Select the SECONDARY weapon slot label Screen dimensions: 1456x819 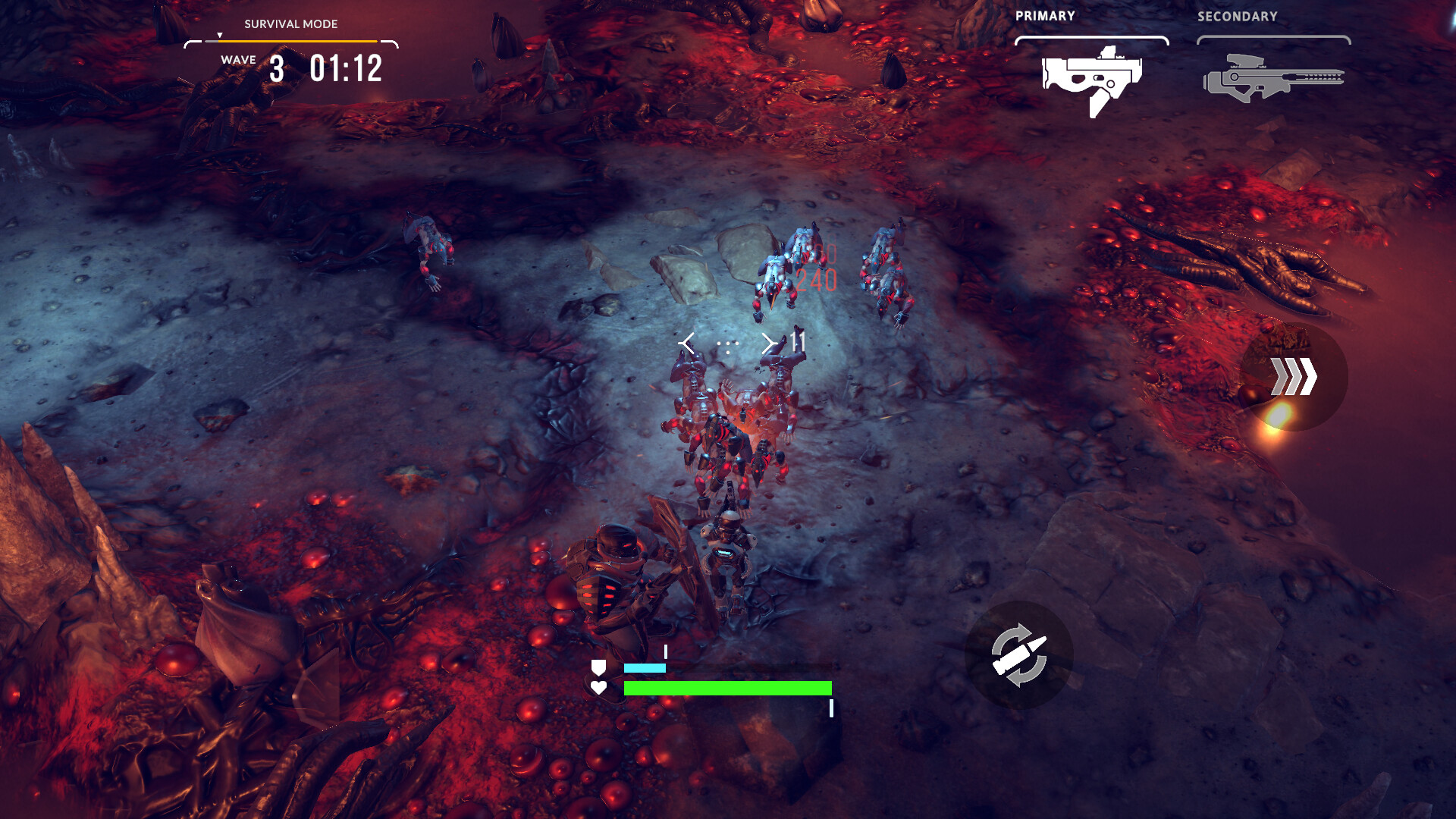click(1237, 15)
